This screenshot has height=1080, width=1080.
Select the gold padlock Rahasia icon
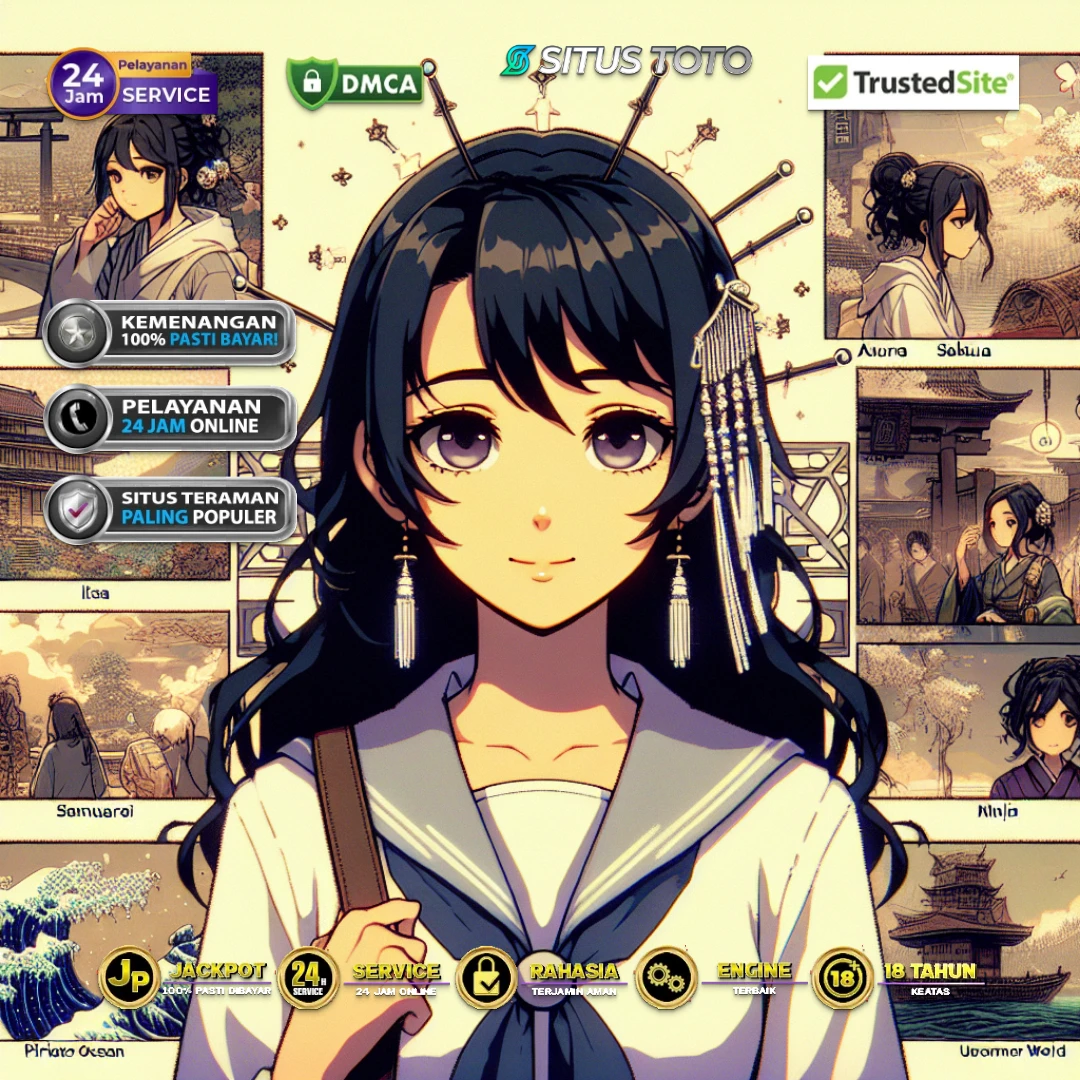pyautogui.click(x=487, y=977)
